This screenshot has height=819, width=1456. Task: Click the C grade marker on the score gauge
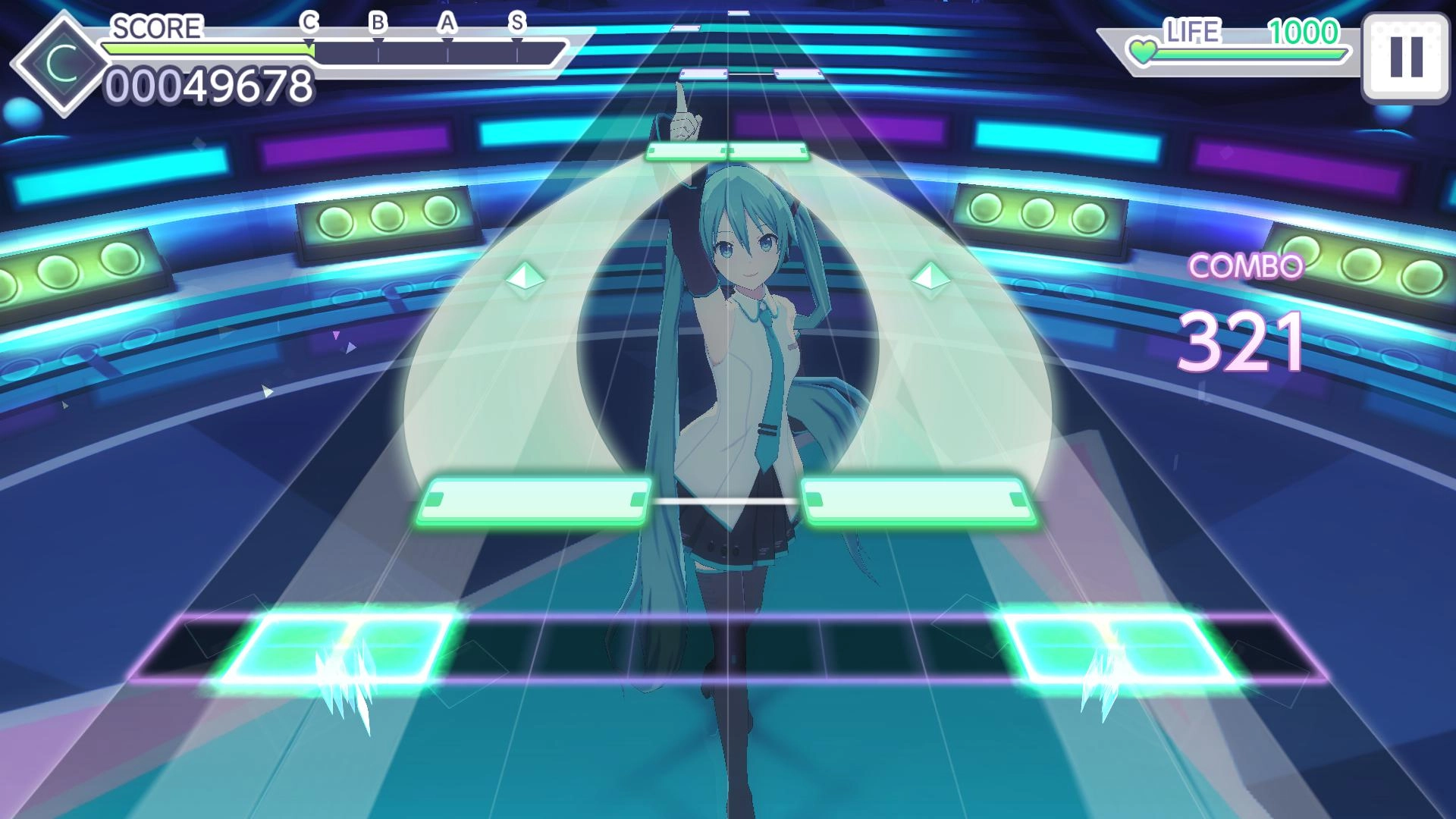coord(309,24)
